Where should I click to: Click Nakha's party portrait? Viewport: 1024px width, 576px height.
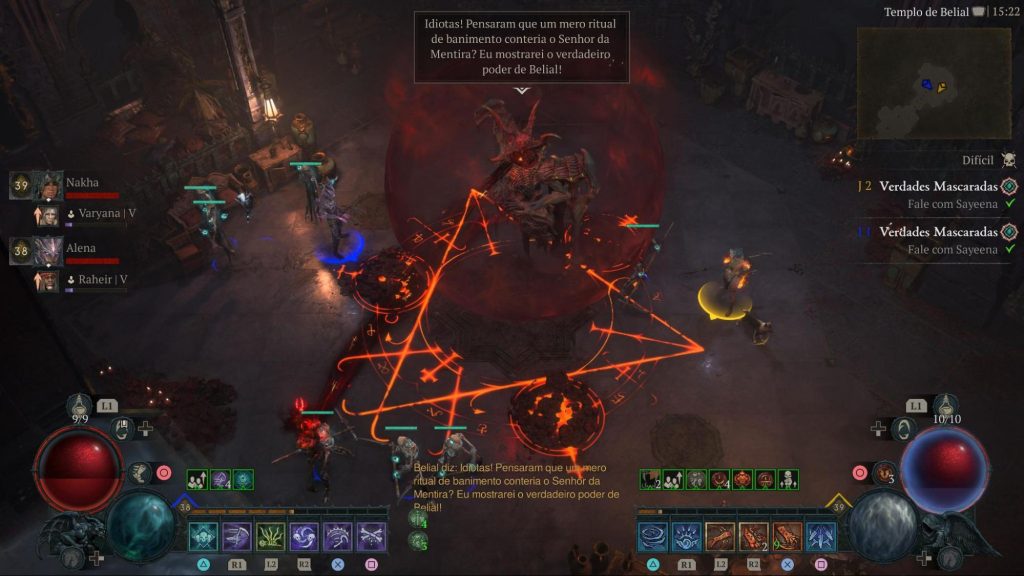47,186
